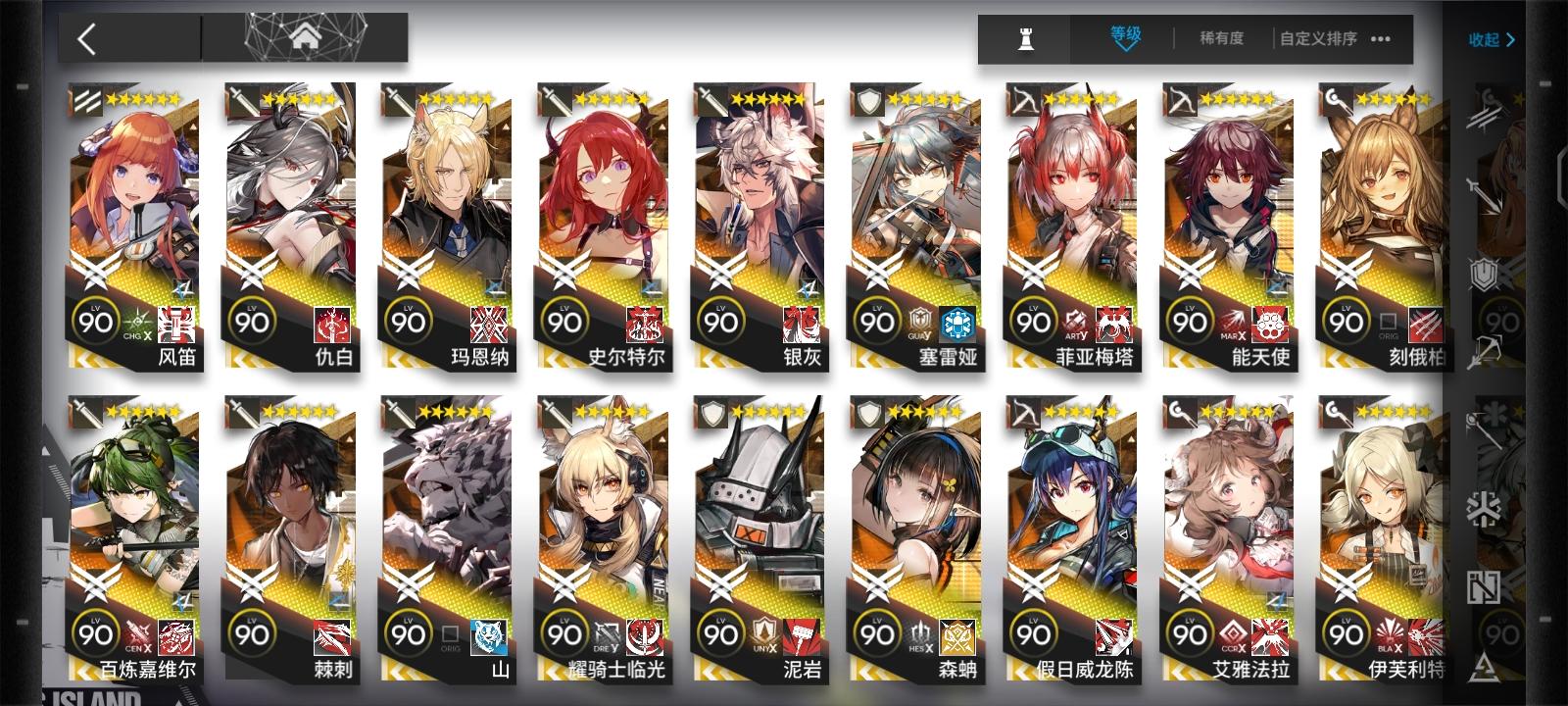Click the white rook sorting icon in top bar
Viewport: 1568px width, 706px height.
(1026, 39)
